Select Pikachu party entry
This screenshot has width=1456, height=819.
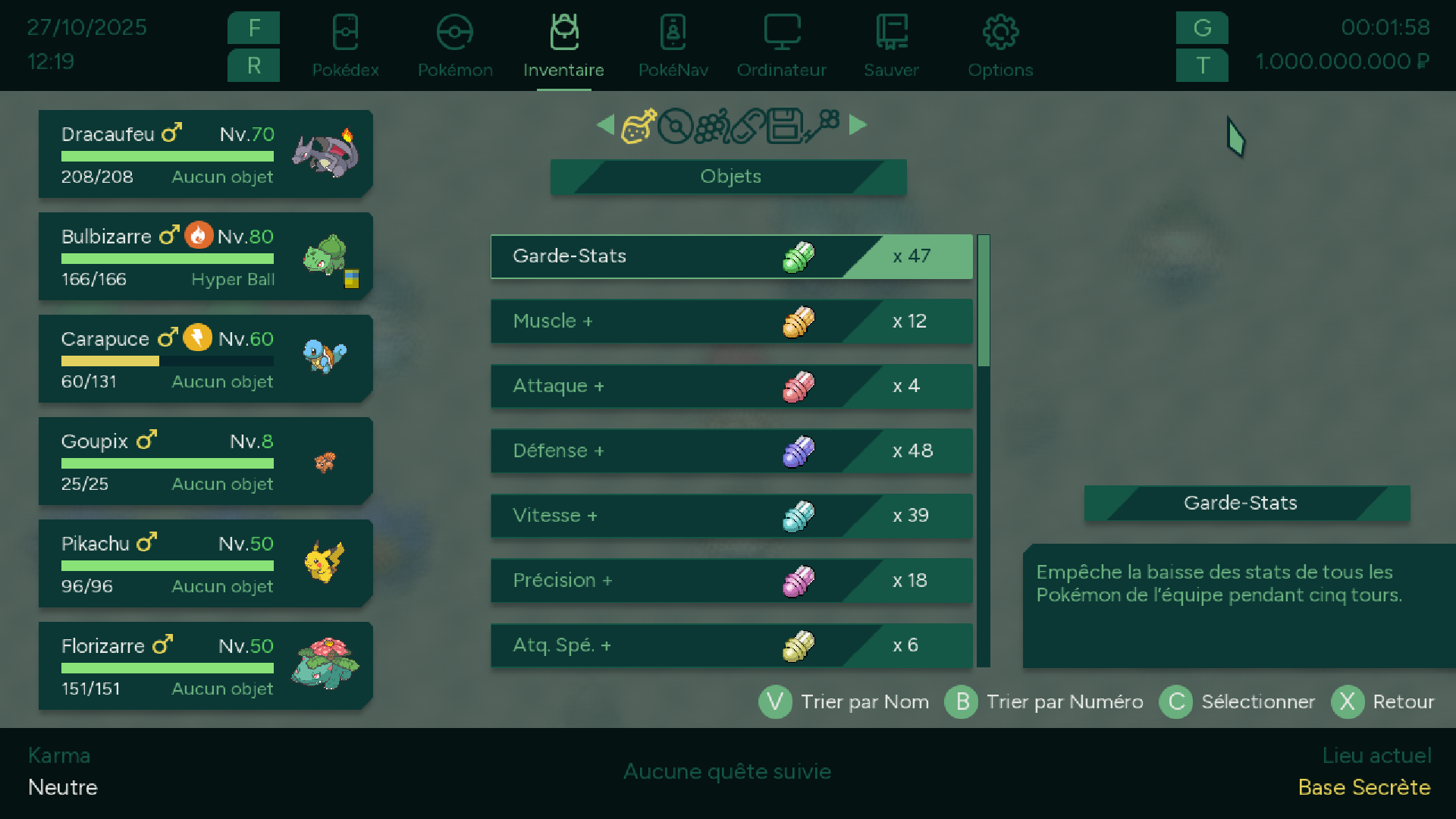tap(205, 563)
